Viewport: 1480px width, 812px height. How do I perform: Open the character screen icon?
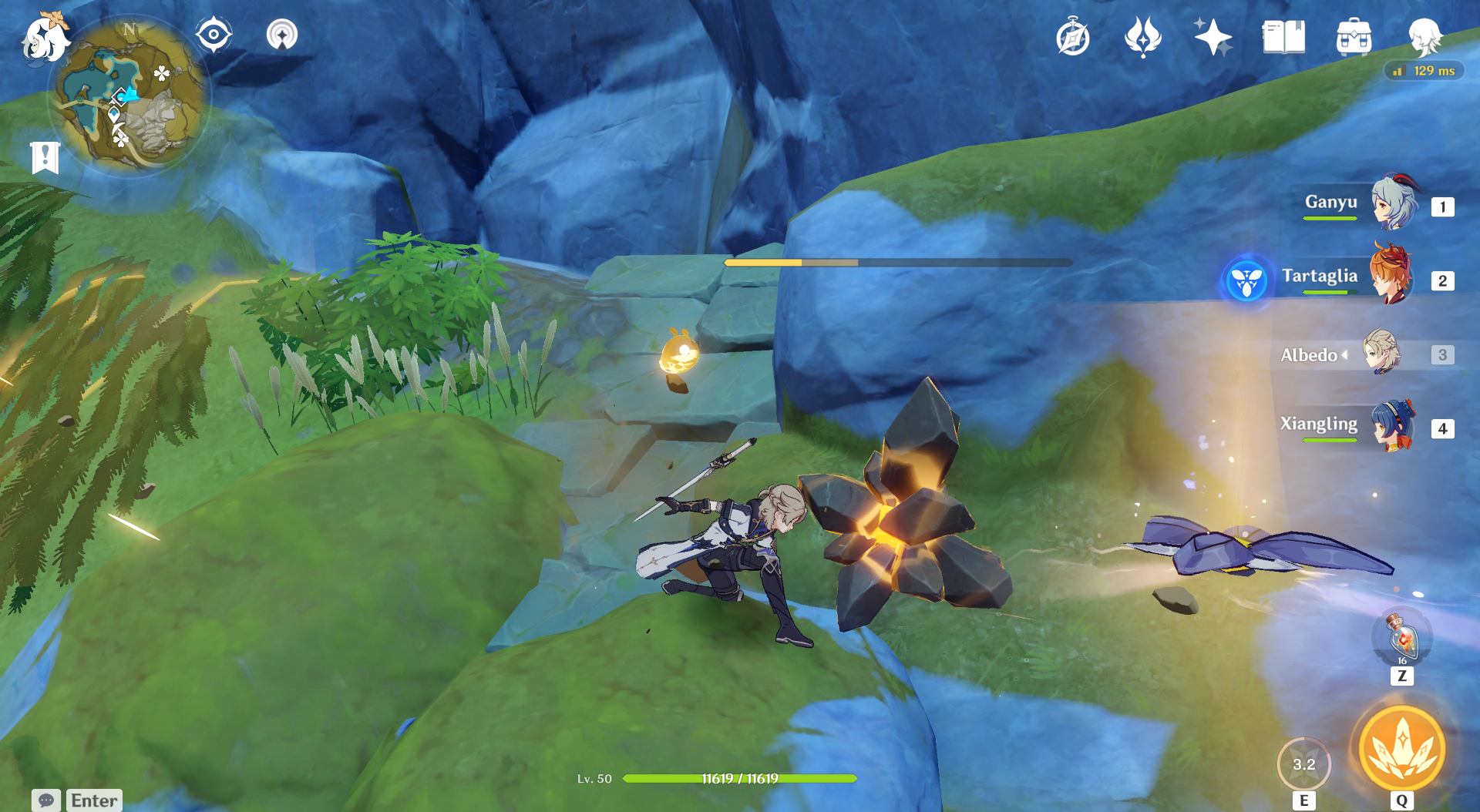point(1424,37)
